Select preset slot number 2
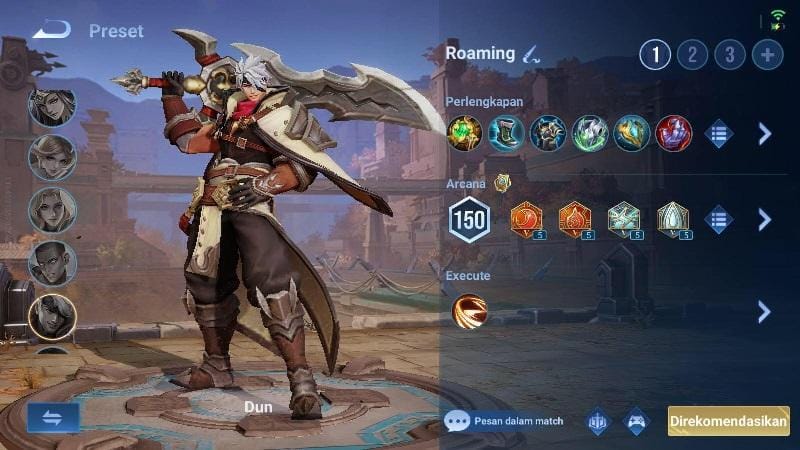The image size is (800, 450). coord(692,54)
